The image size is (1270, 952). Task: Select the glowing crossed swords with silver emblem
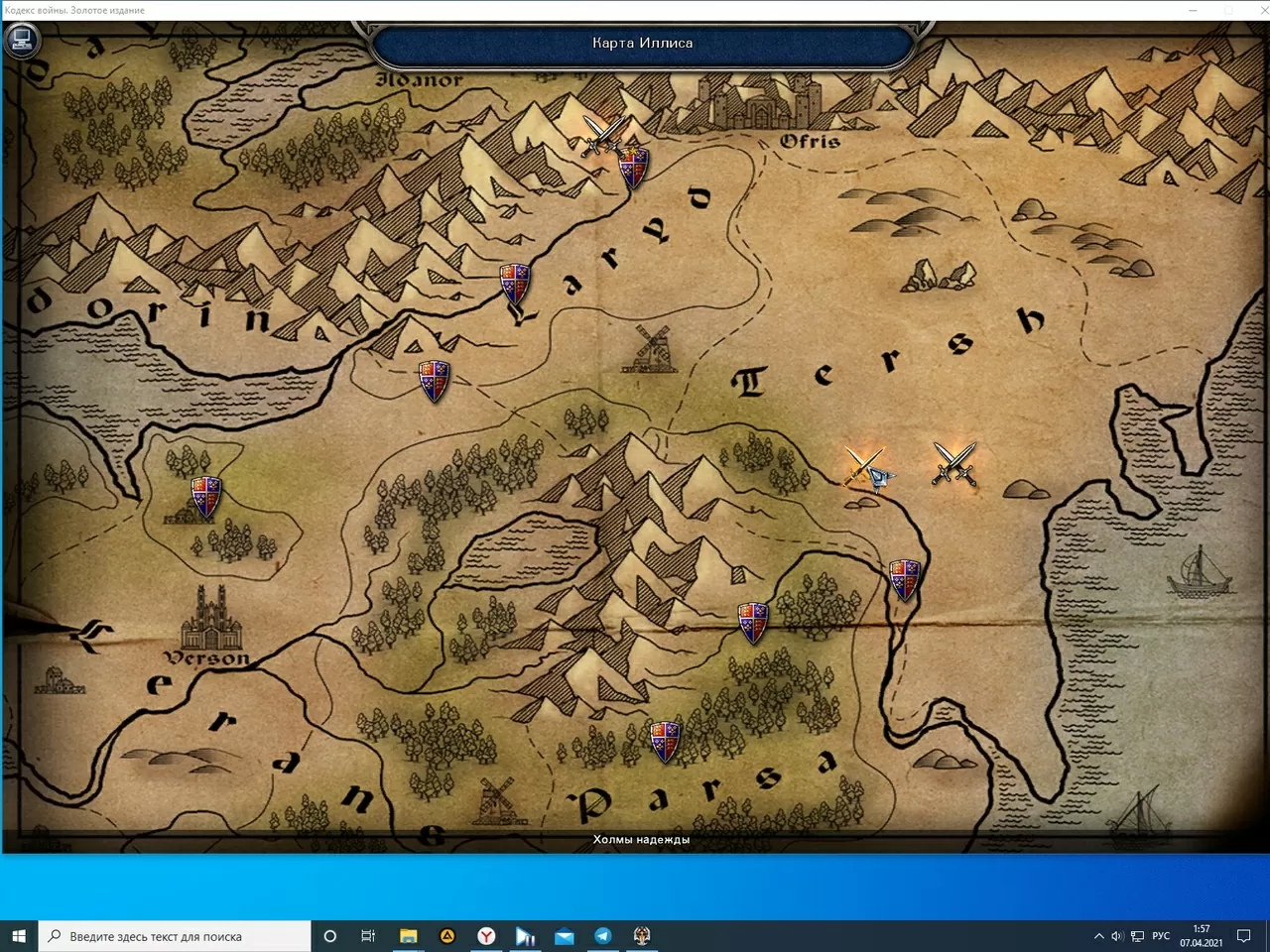tap(867, 467)
